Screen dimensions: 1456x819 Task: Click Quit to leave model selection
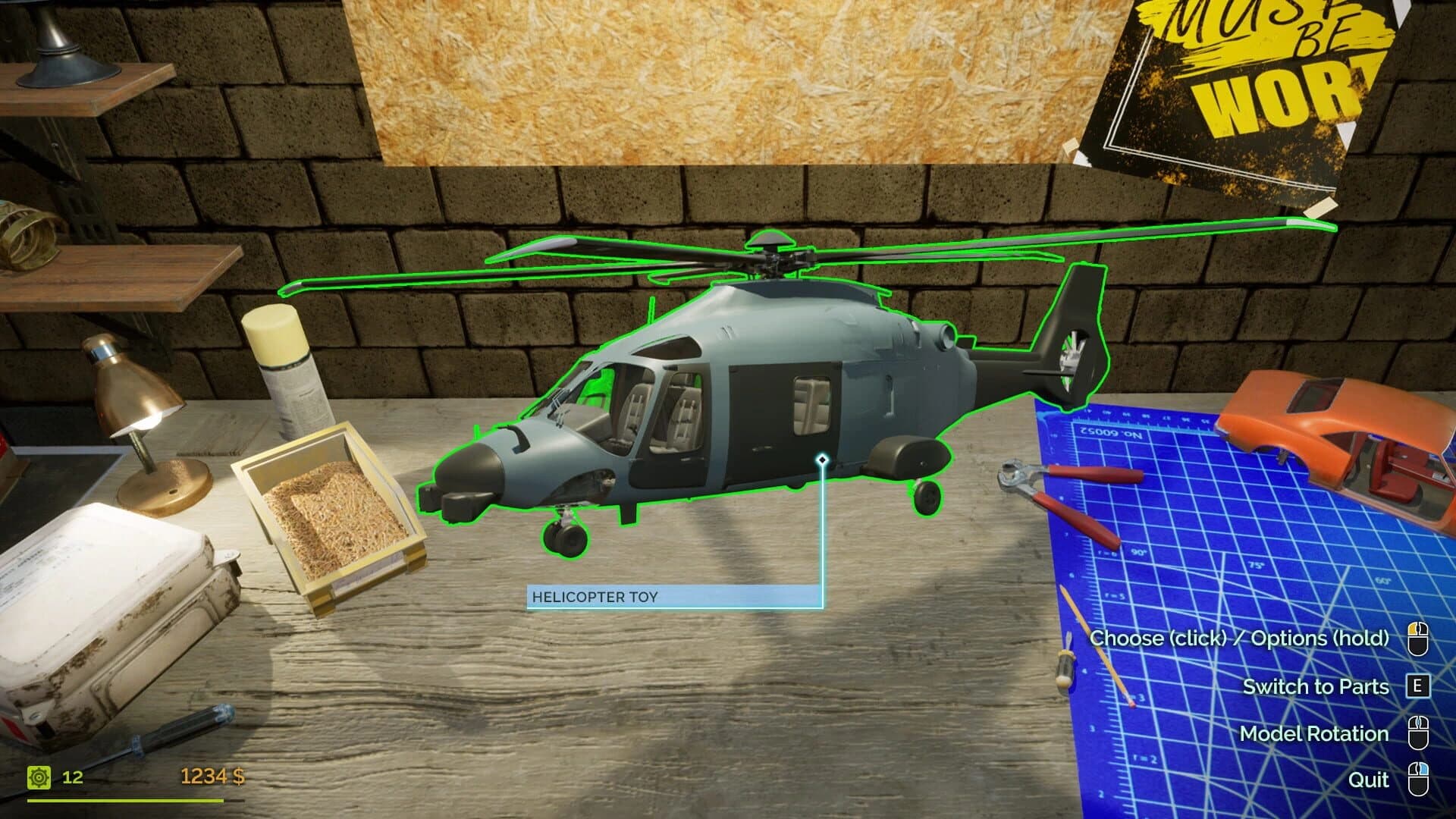pos(1369,780)
